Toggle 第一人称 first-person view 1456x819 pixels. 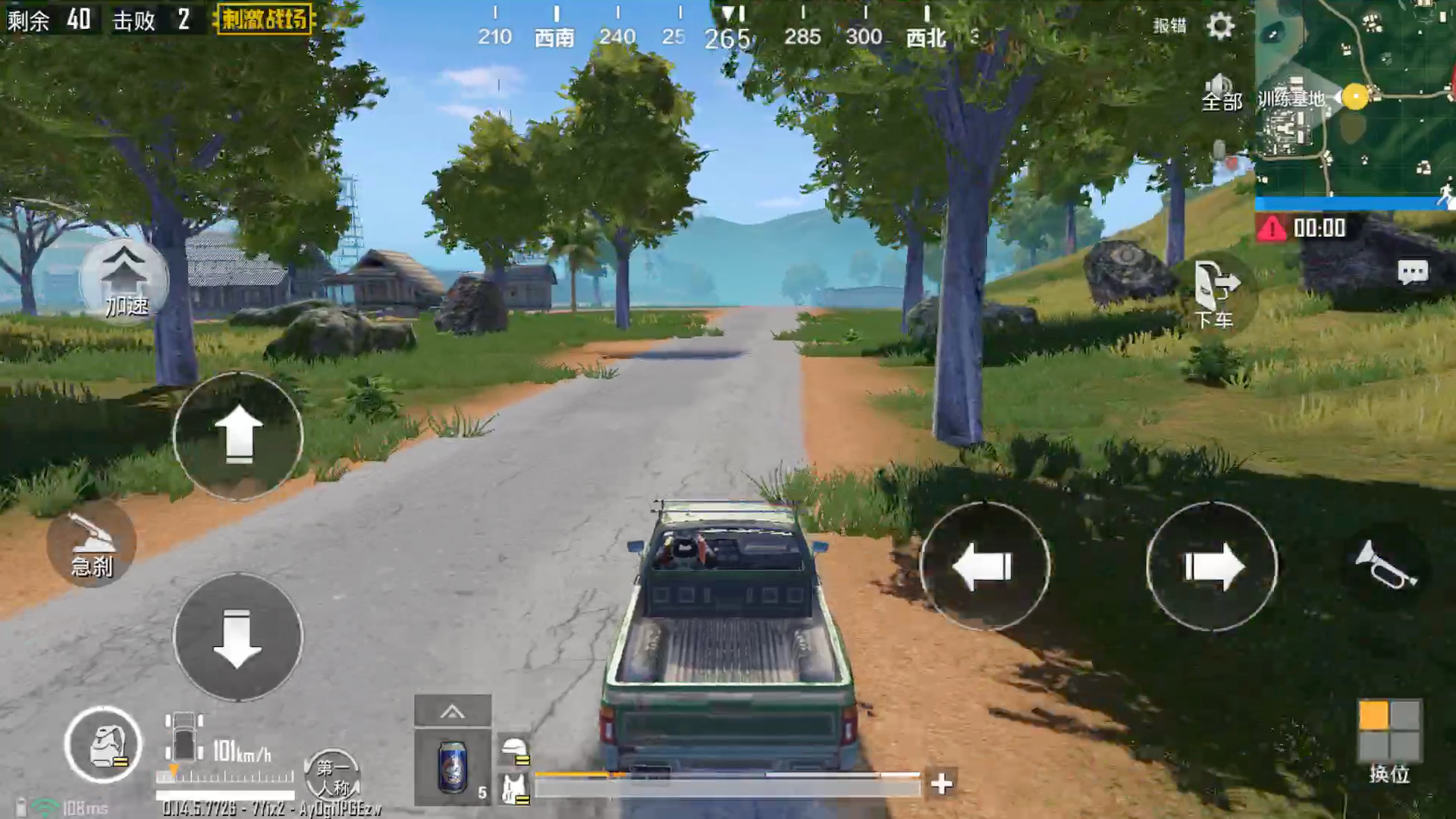(x=332, y=777)
